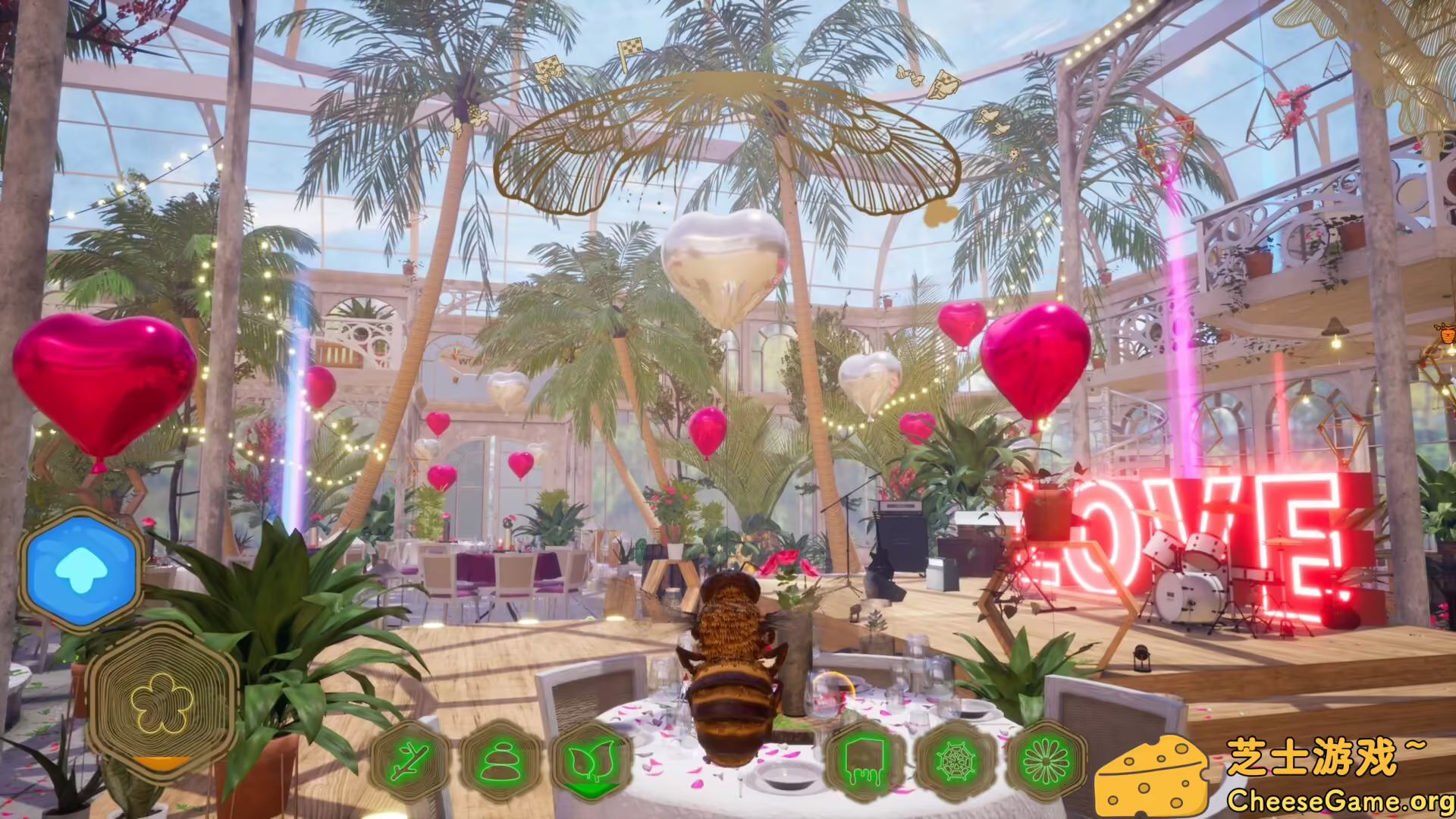Enable the highlighted leaf collection mode
1456x819 pixels.
(591, 762)
